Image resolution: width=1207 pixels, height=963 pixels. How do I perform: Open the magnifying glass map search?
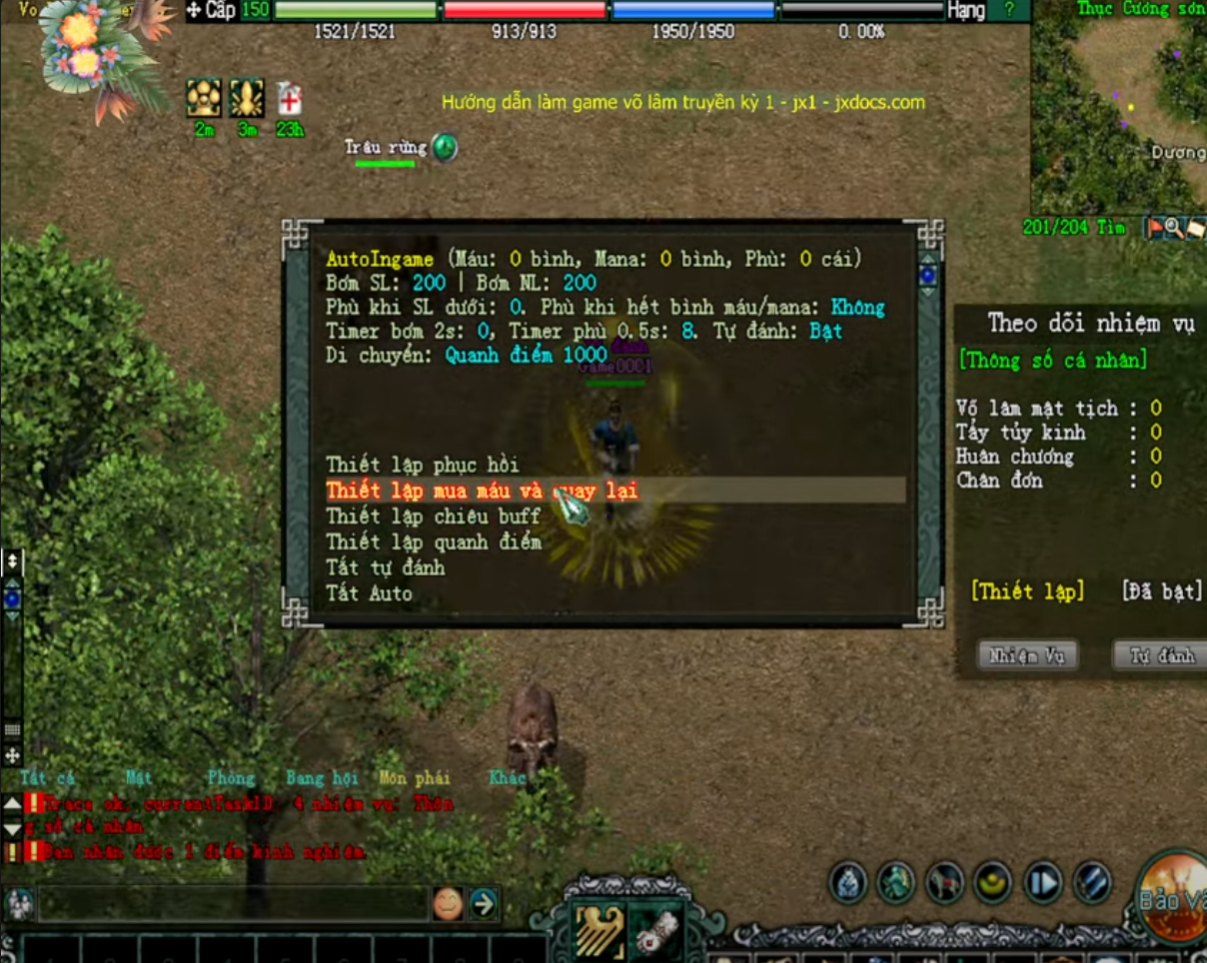(1174, 228)
